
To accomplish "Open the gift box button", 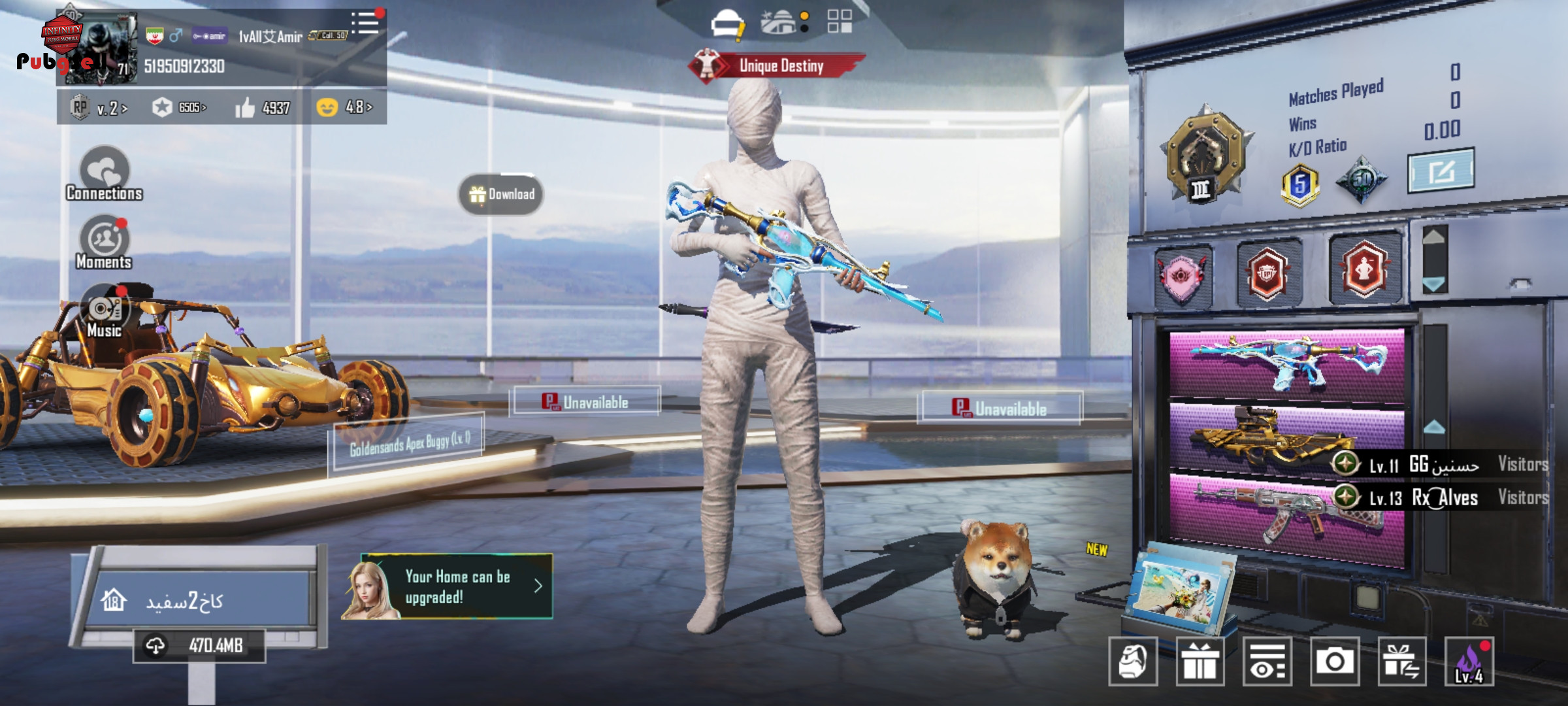I will pyautogui.click(x=1200, y=662).
